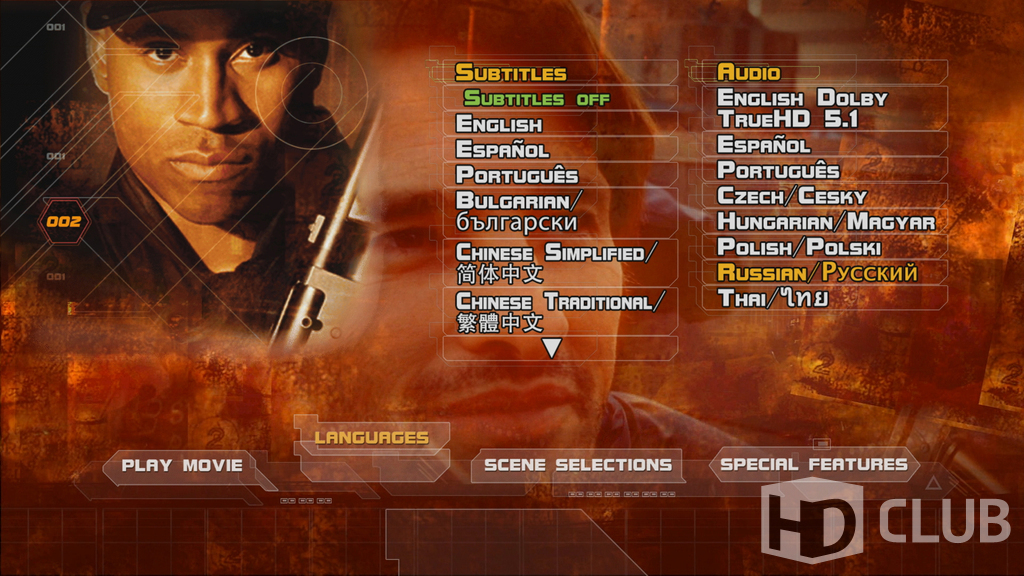Screen dimensions: 1024x576
Task: Switch audio to Español
Action: coord(764,145)
